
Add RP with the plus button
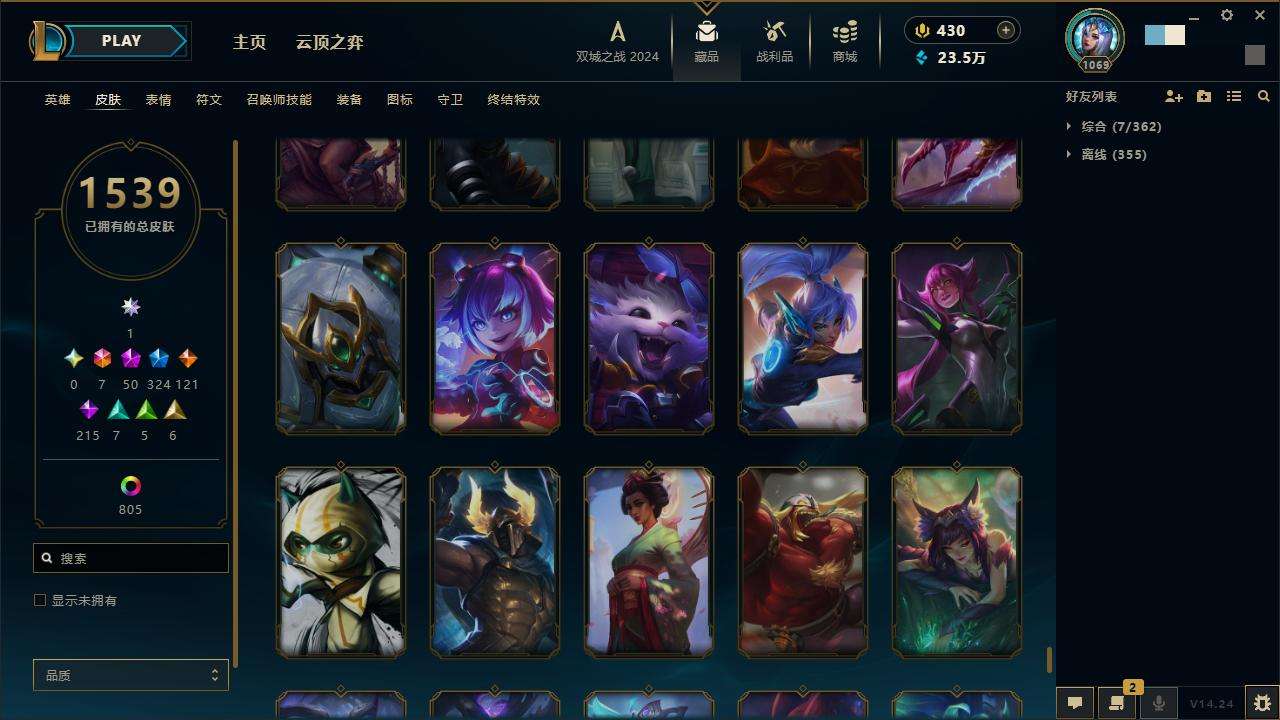(1006, 30)
